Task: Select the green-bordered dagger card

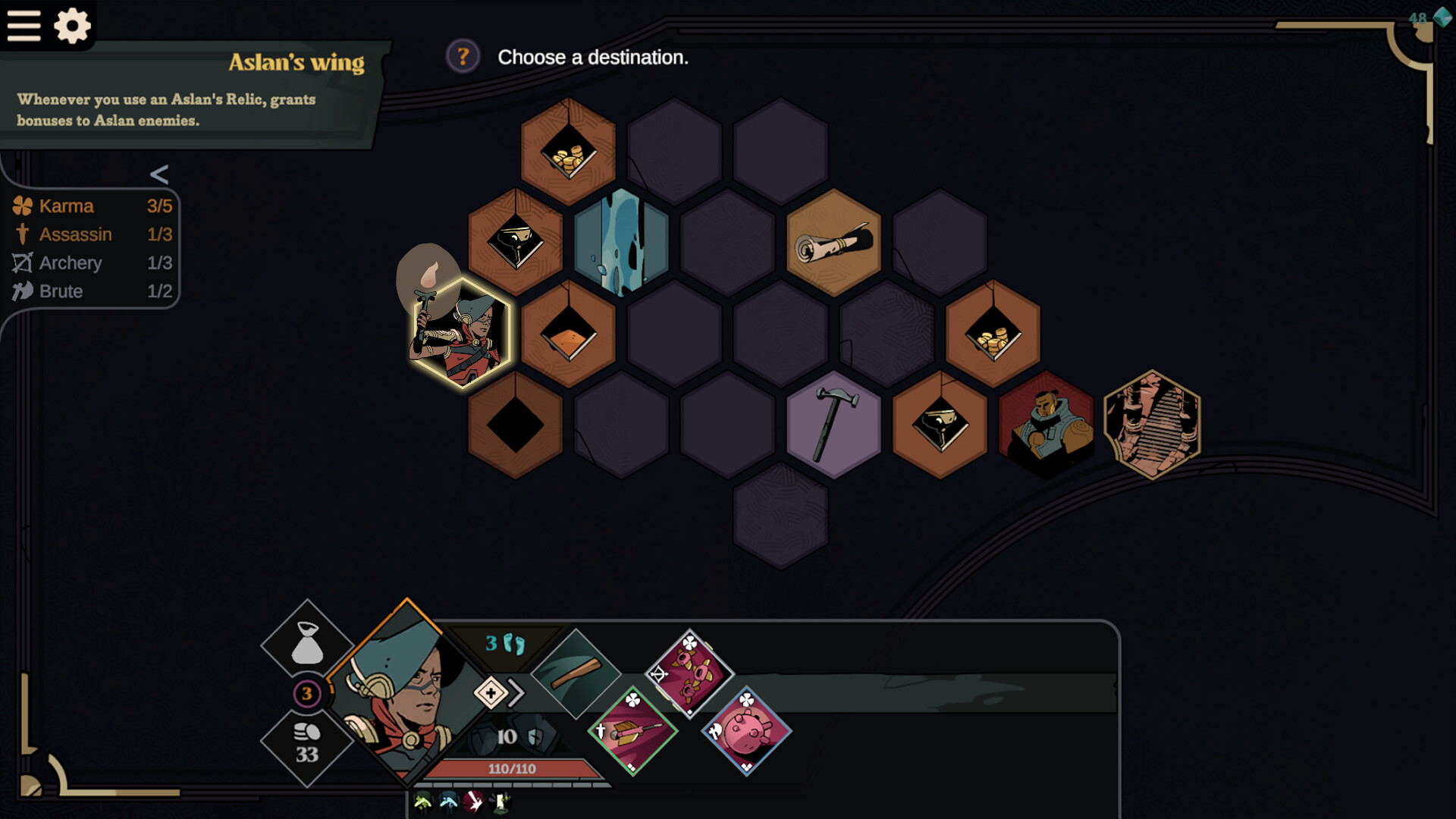Action: tap(632, 730)
